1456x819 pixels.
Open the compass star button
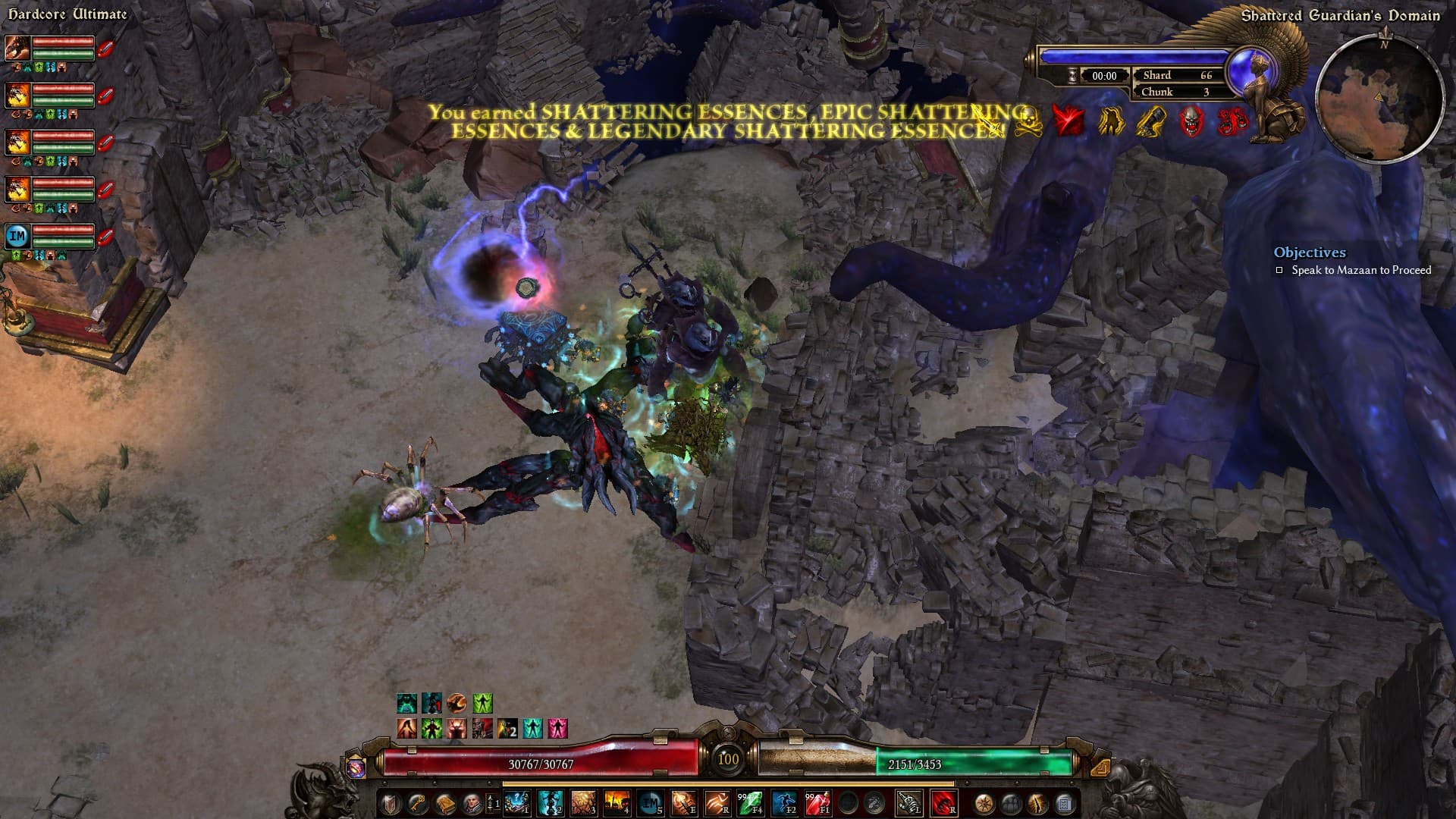tap(984, 803)
